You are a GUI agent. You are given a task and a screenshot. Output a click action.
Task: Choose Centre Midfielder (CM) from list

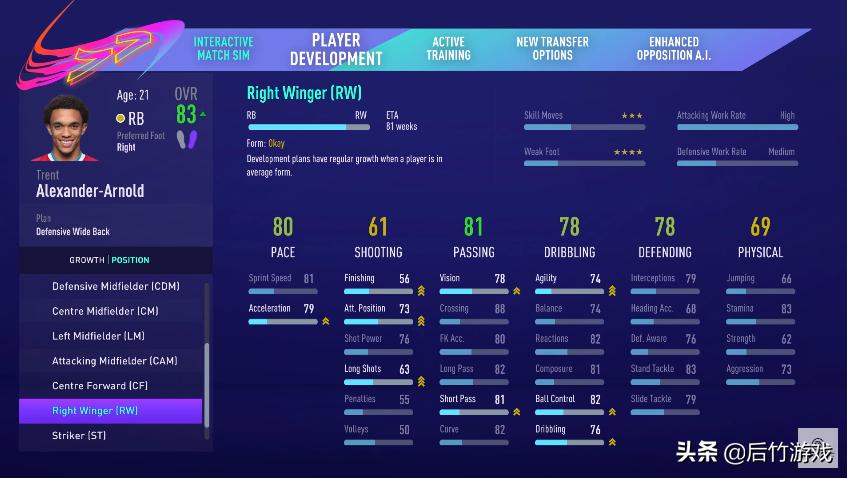105,311
